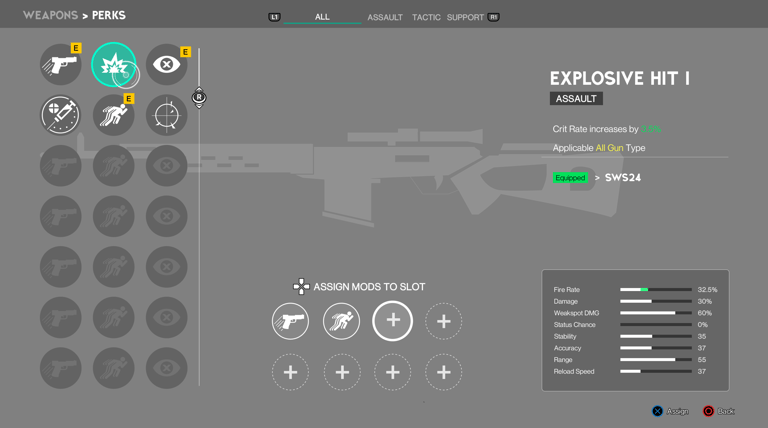Click the Assign button
The height and width of the screenshot is (428, 768).
(x=670, y=411)
